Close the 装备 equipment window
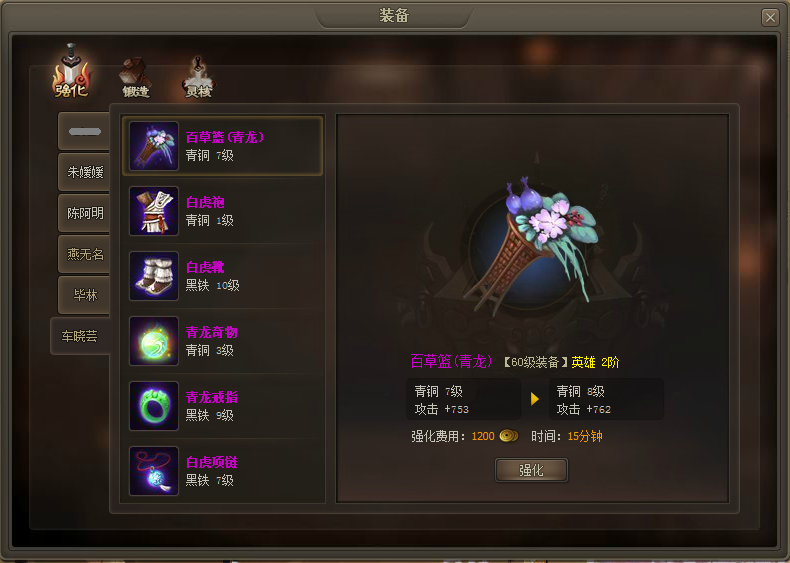This screenshot has height=563, width=790. click(769, 17)
